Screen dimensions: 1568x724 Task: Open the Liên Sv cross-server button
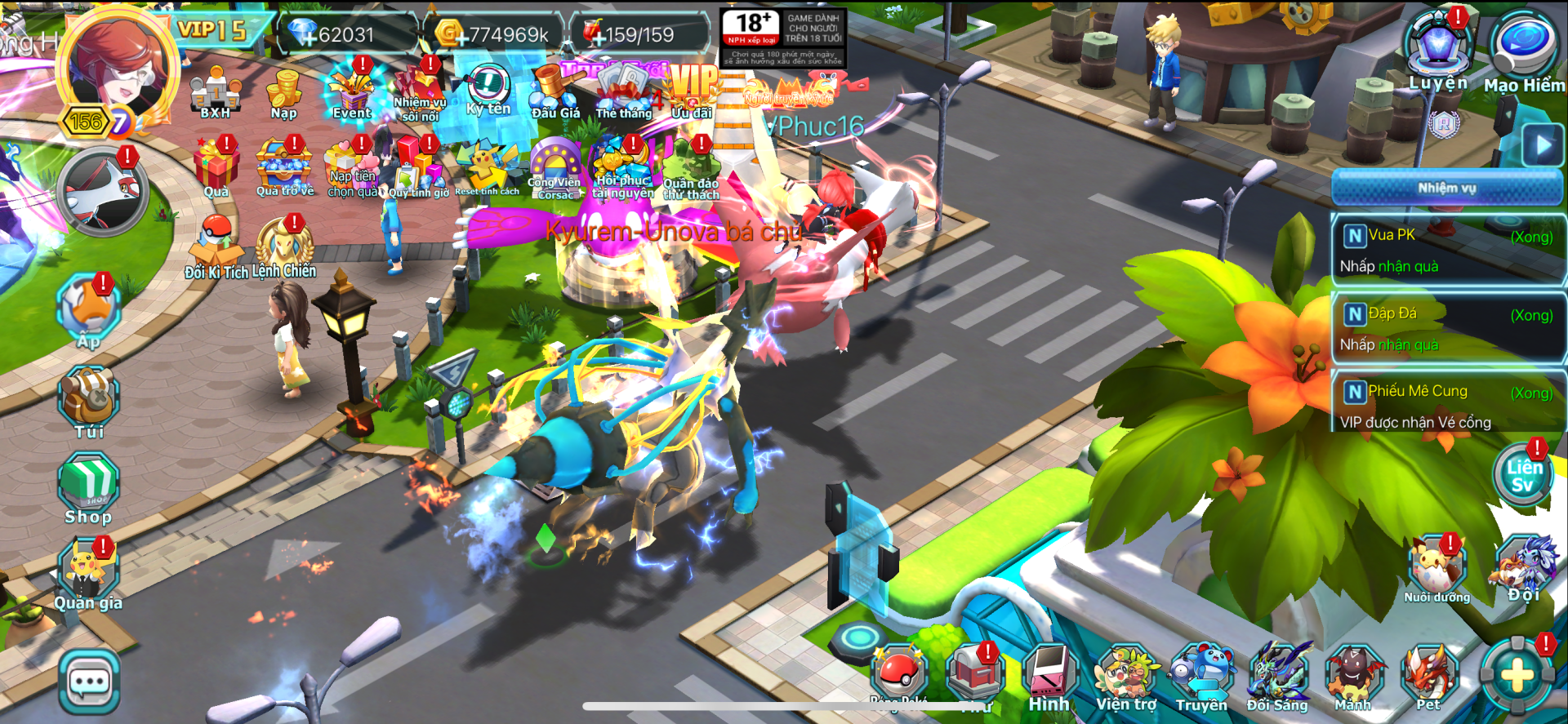1524,476
